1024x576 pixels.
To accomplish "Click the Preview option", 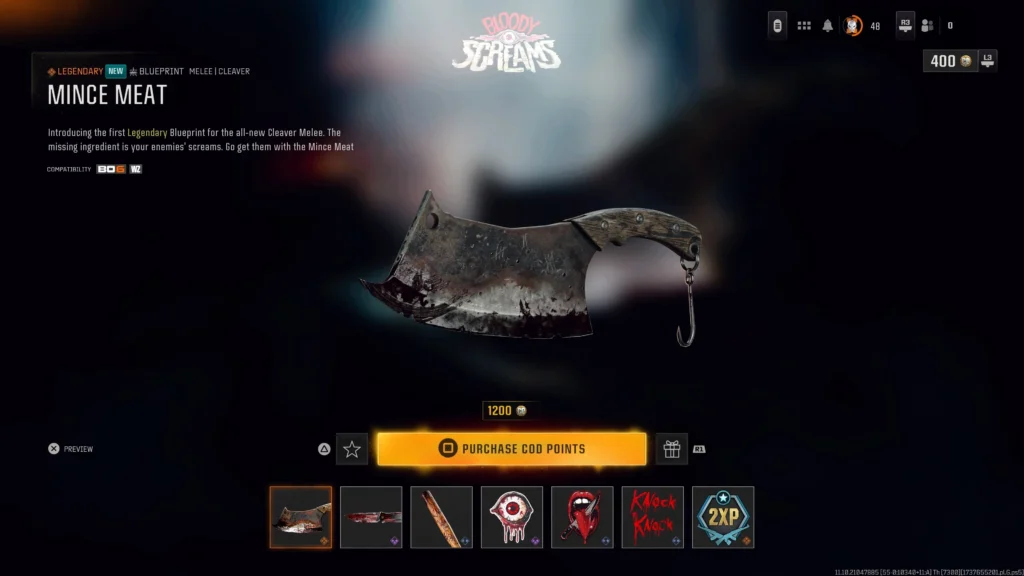I will tap(71, 449).
